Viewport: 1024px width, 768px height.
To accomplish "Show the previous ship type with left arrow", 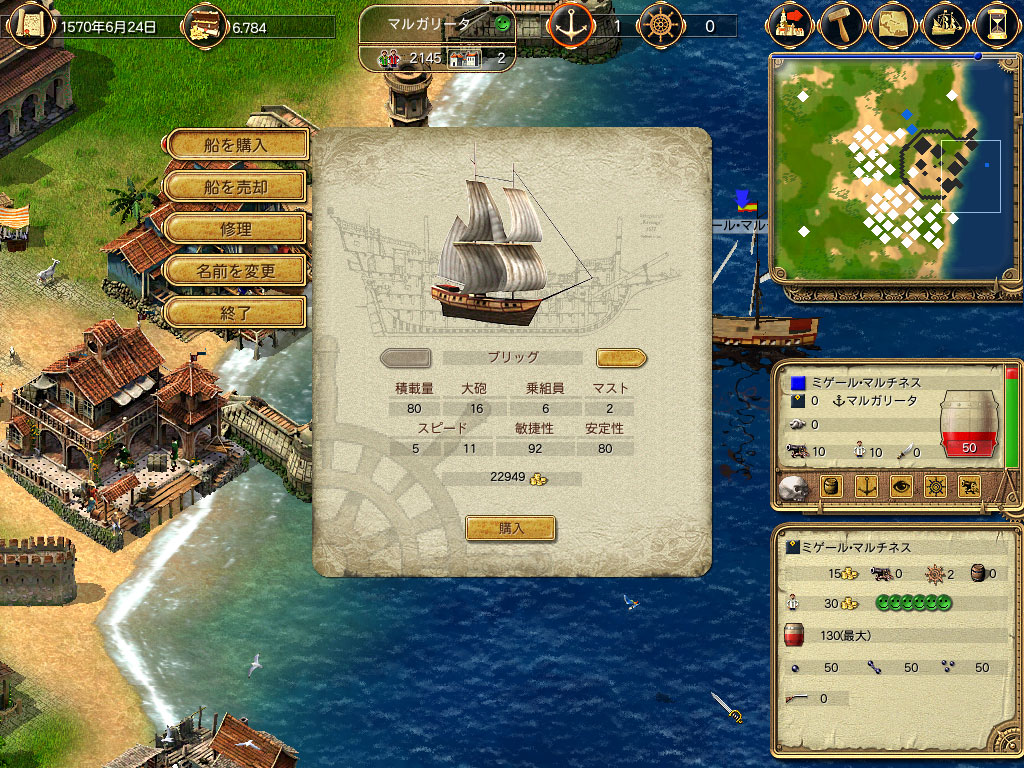I will (406, 357).
